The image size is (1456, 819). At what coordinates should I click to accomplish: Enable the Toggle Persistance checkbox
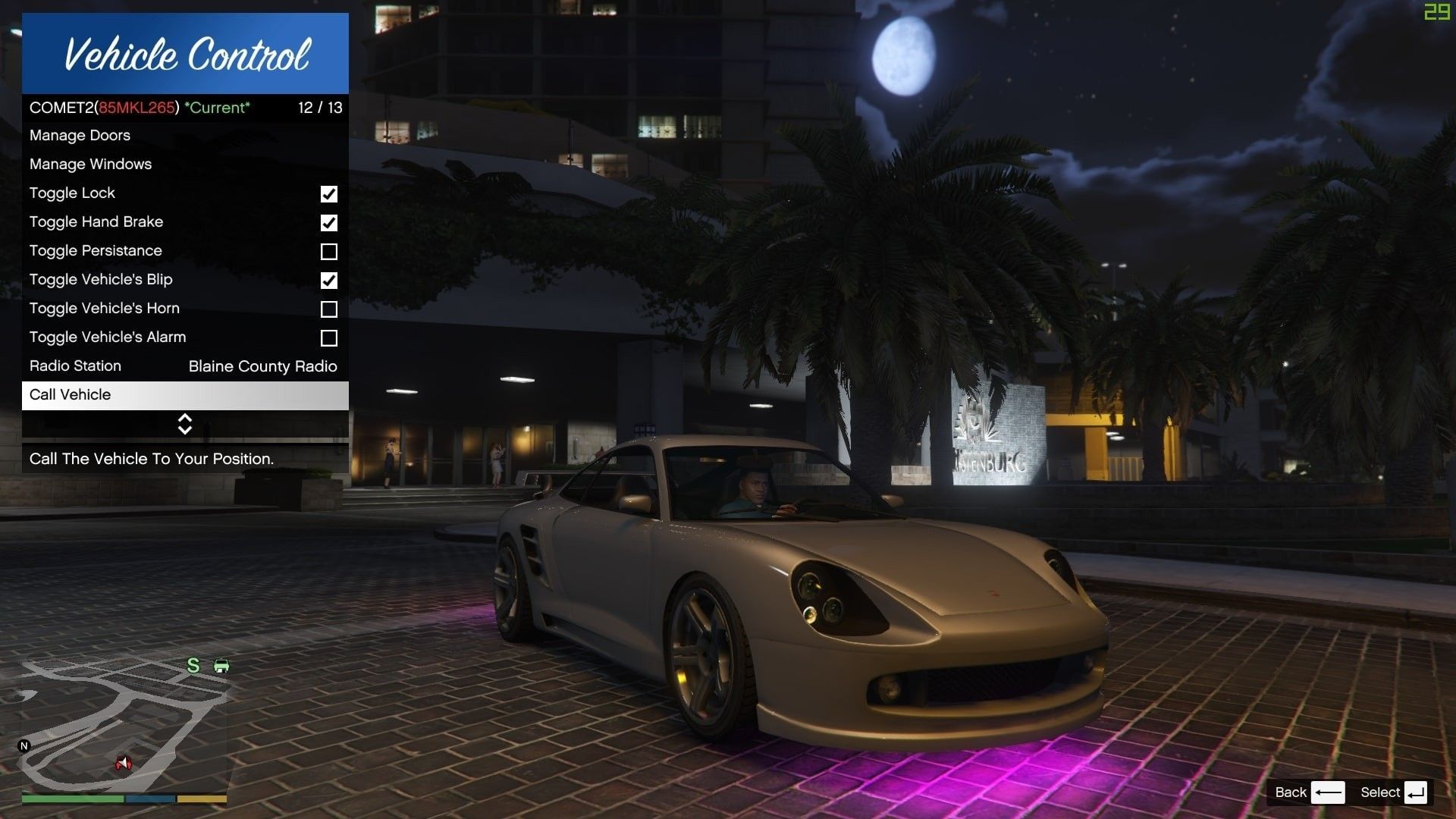(328, 252)
